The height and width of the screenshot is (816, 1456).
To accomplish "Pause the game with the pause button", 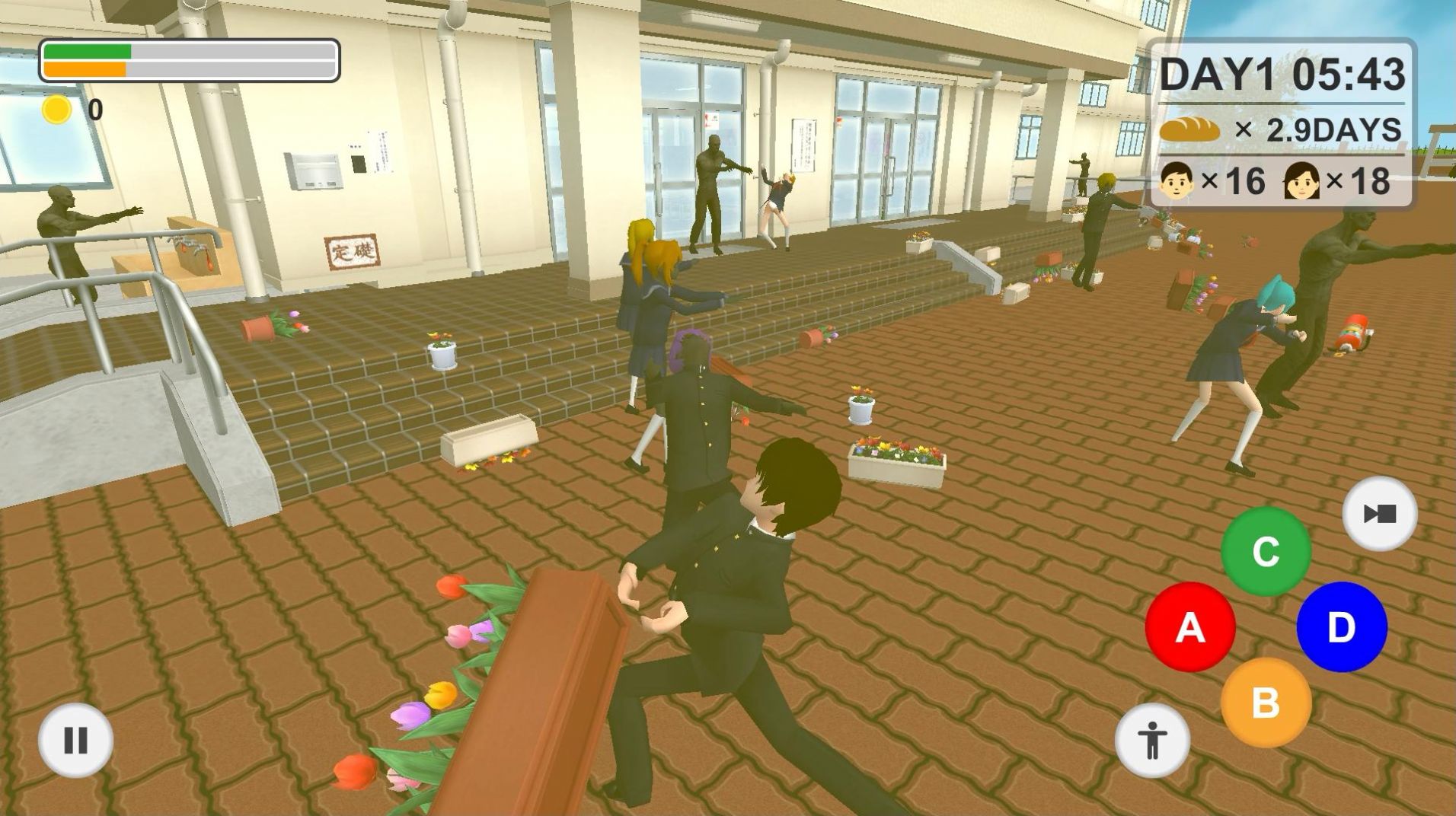I will (75, 740).
